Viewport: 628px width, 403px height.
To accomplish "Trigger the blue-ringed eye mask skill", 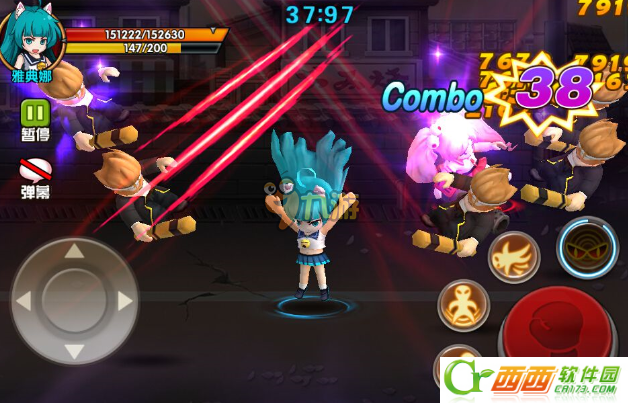I will tap(588, 246).
